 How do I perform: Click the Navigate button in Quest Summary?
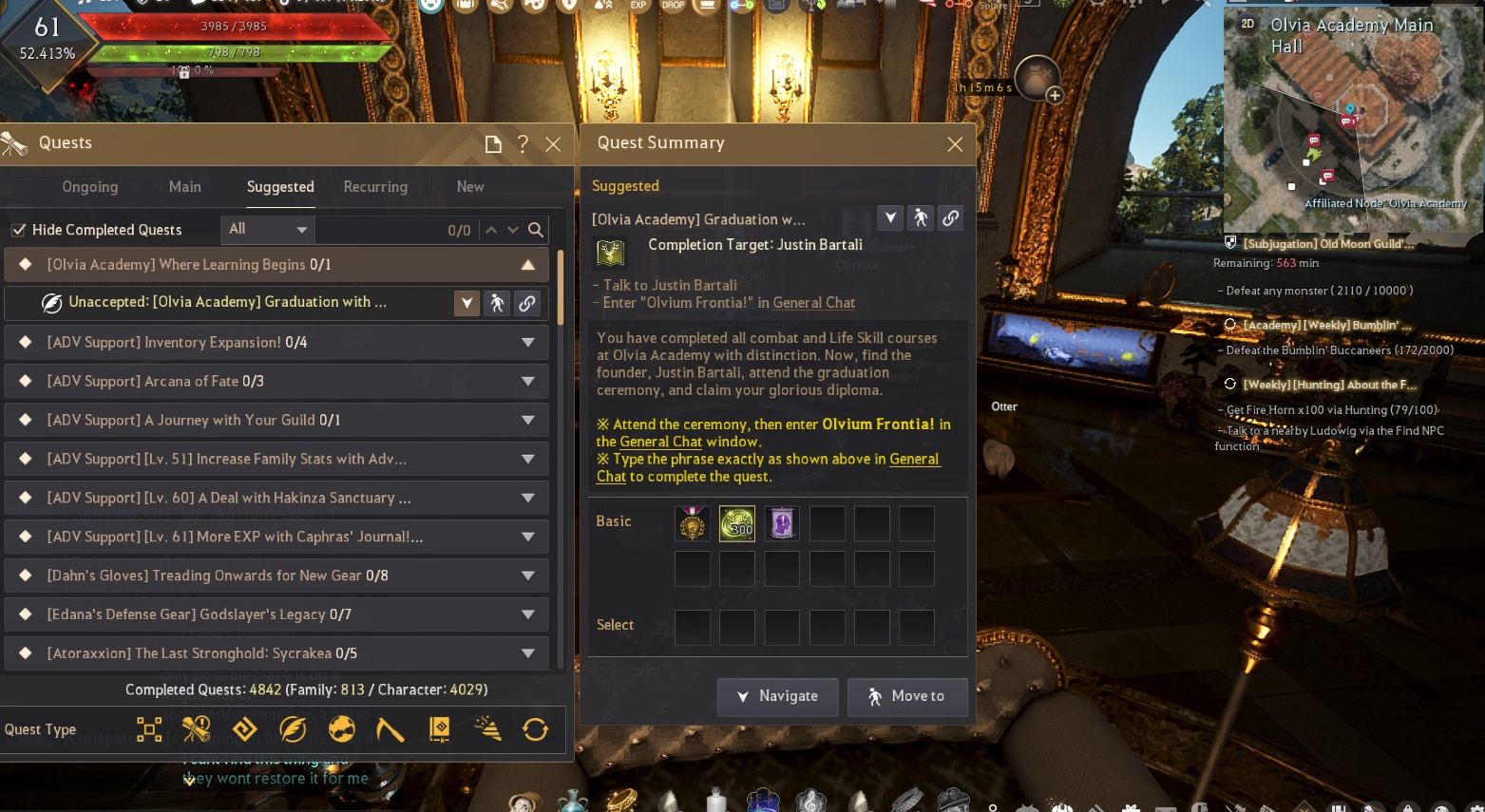pyautogui.click(x=778, y=696)
